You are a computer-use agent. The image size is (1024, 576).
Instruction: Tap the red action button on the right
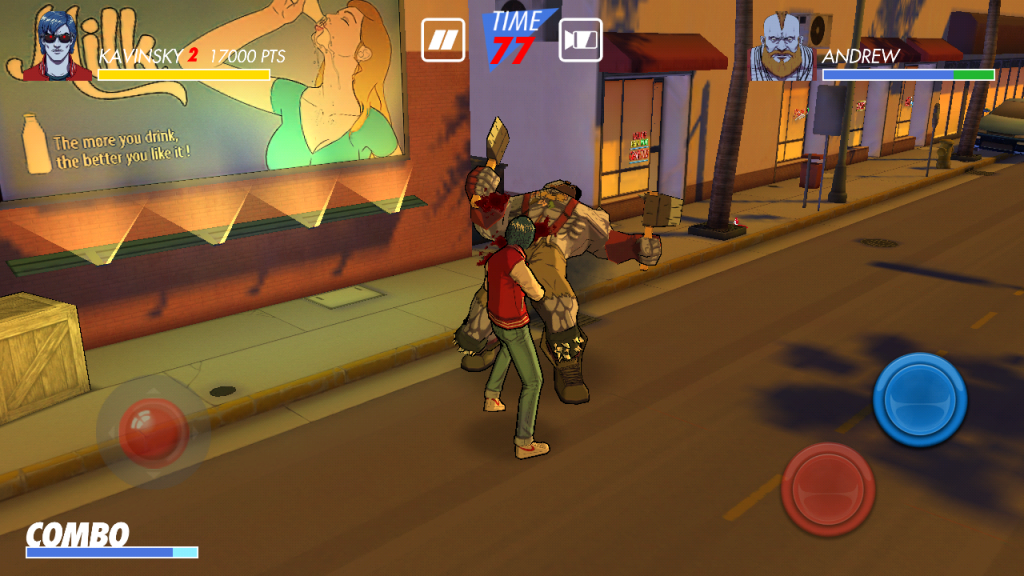(828, 490)
